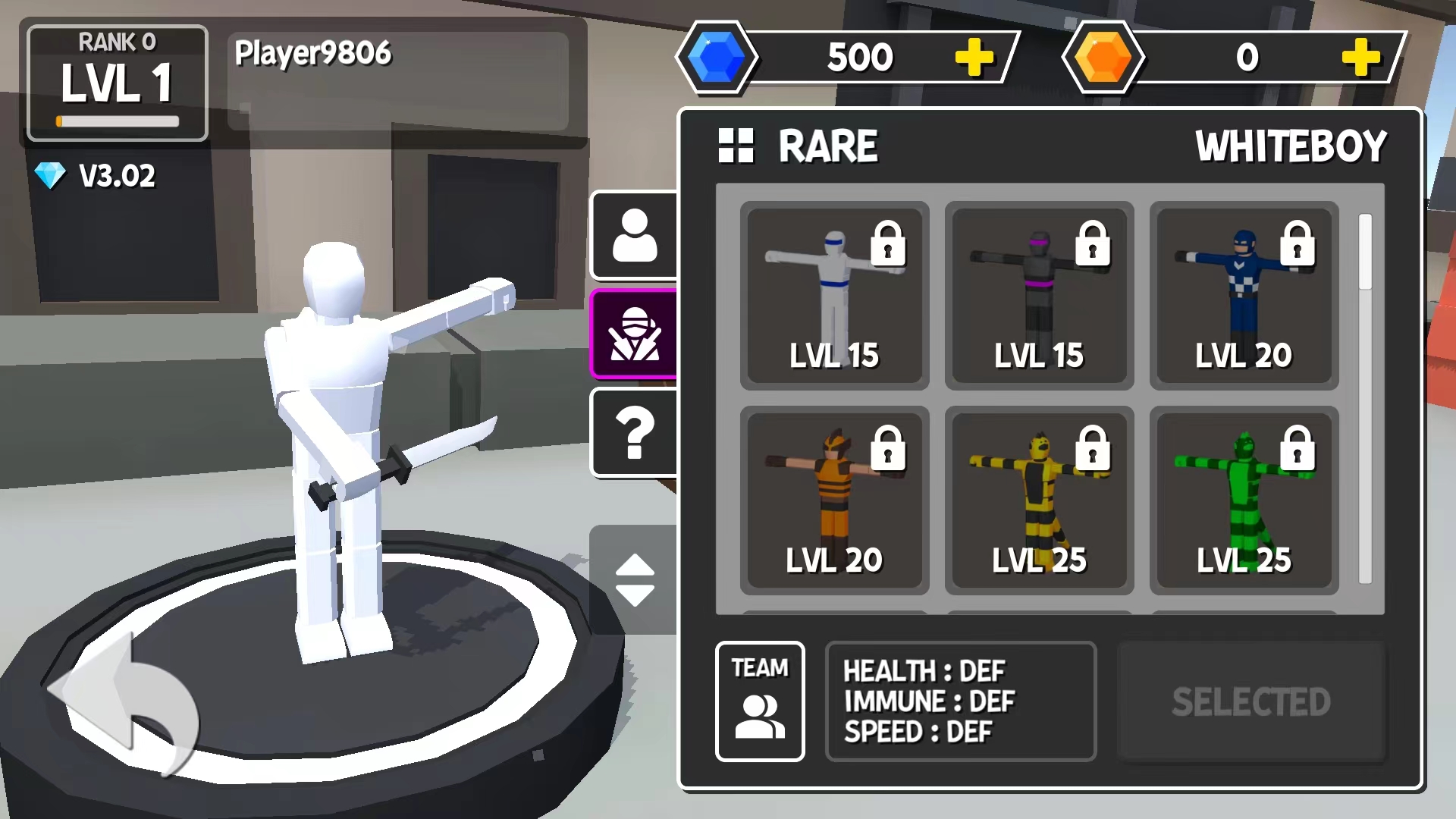This screenshot has width=1456, height=819.
Task: Select the blue captain hero skin
Action: [1244, 296]
